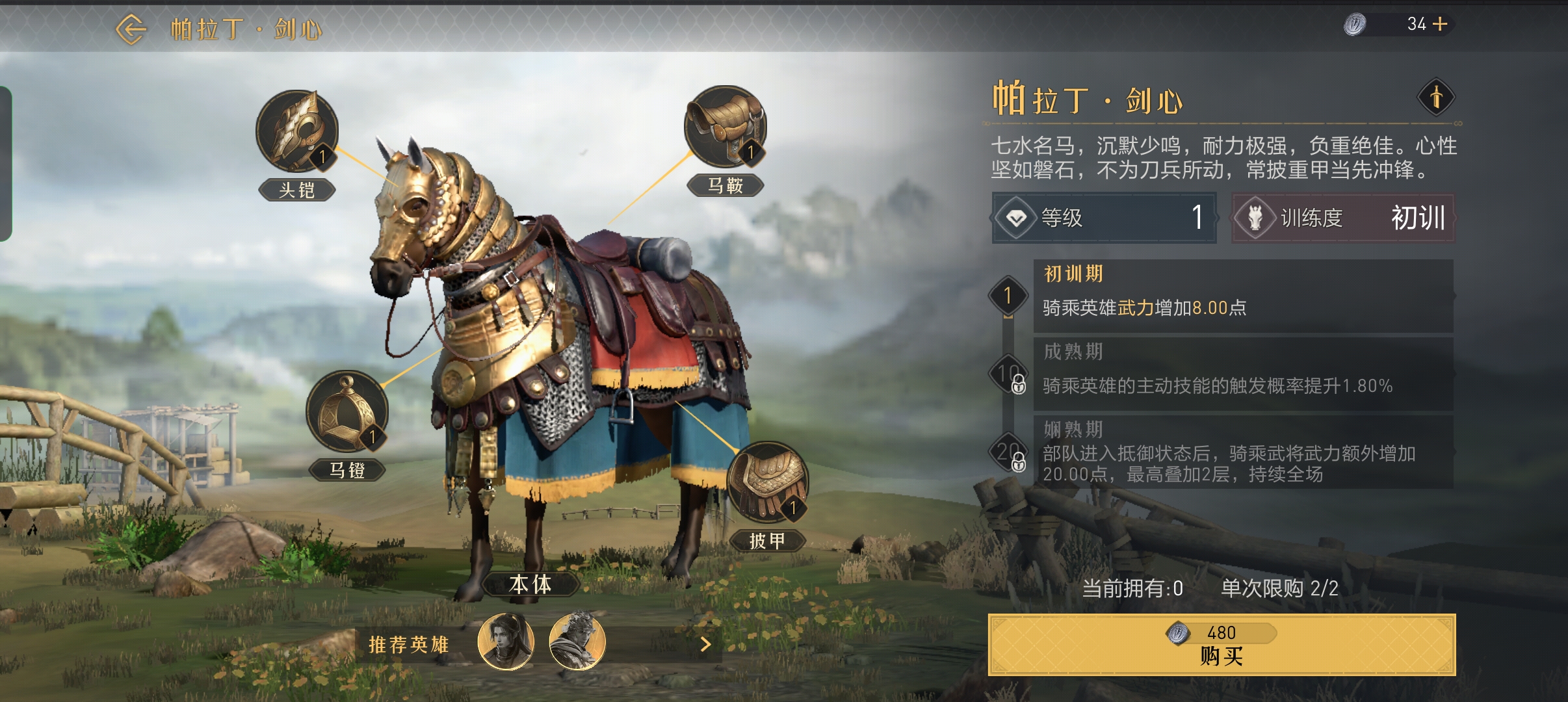
Task: Go back using the arrow button
Action: pyautogui.click(x=131, y=29)
